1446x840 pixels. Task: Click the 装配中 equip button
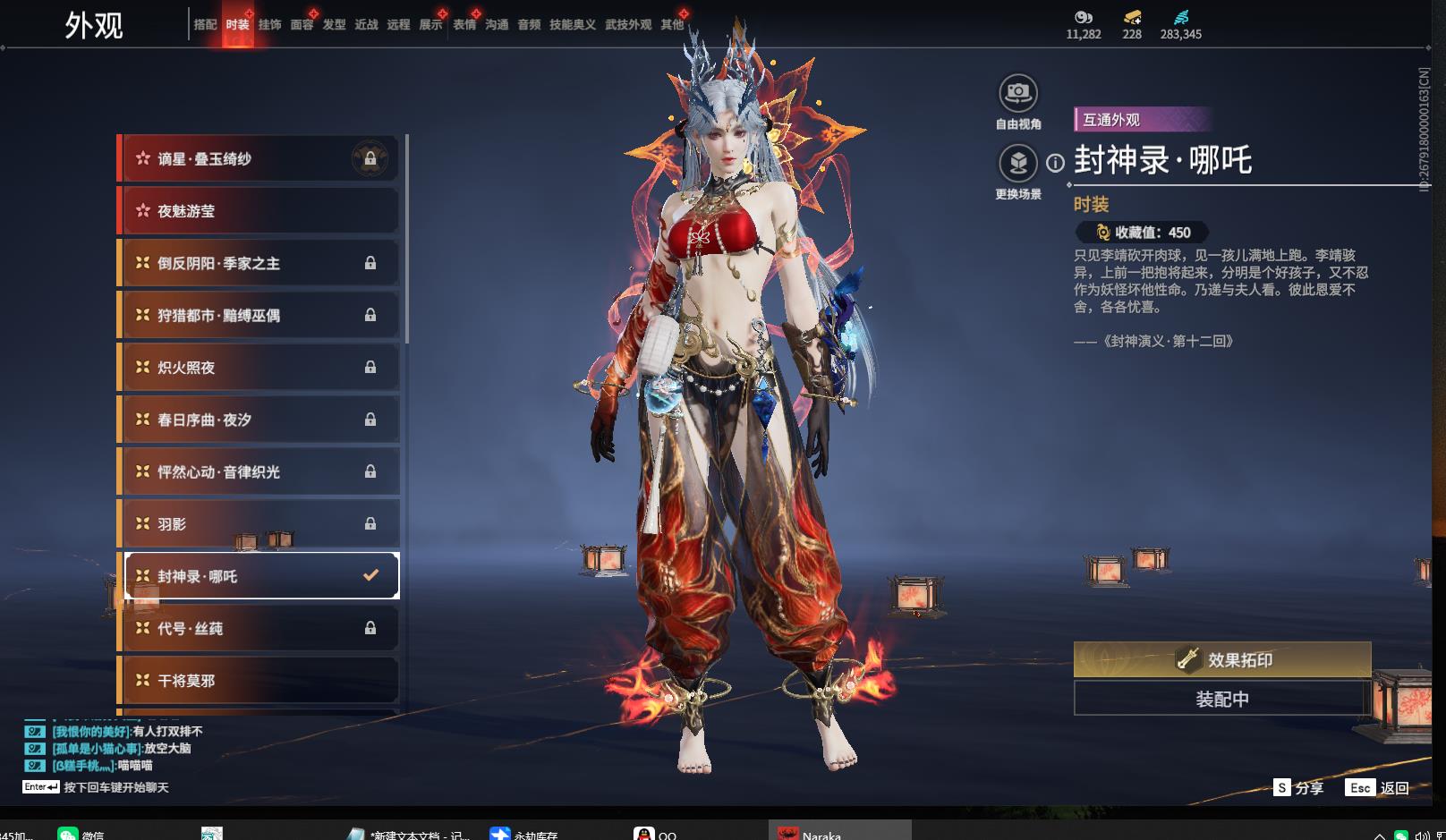tap(1221, 699)
